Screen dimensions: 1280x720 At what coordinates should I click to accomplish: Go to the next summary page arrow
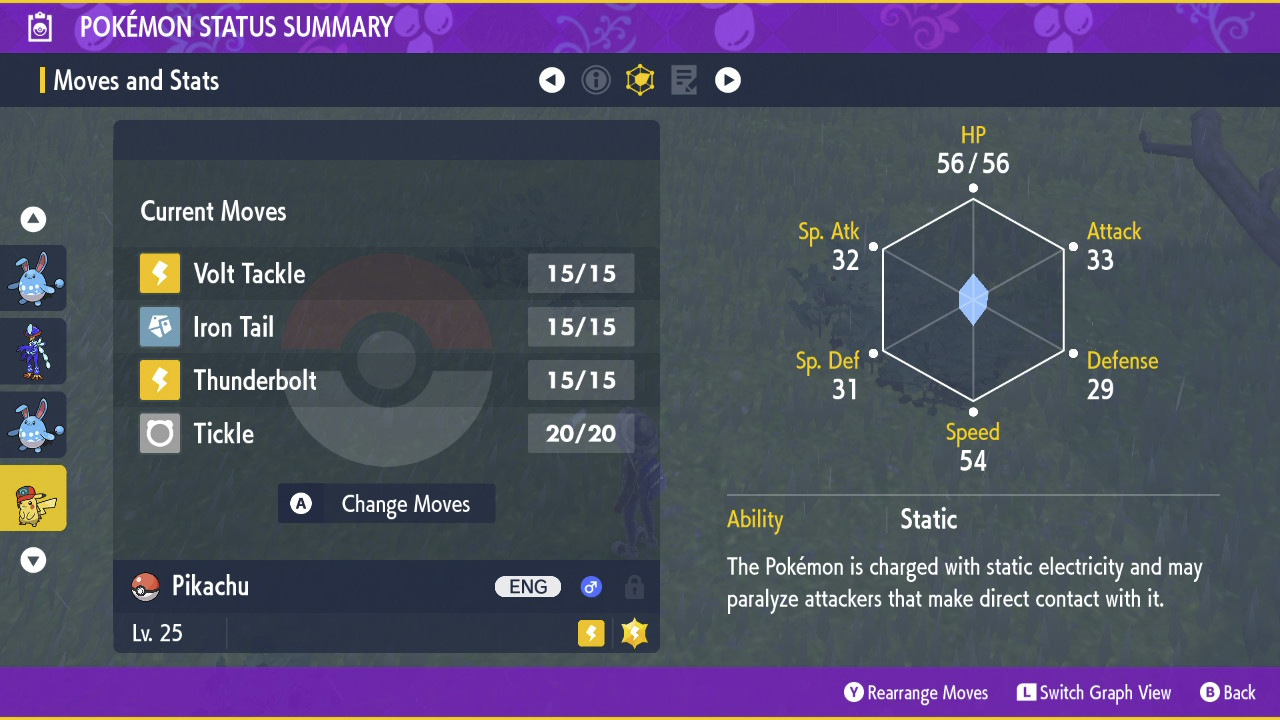pyautogui.click(x=728, y=80)
